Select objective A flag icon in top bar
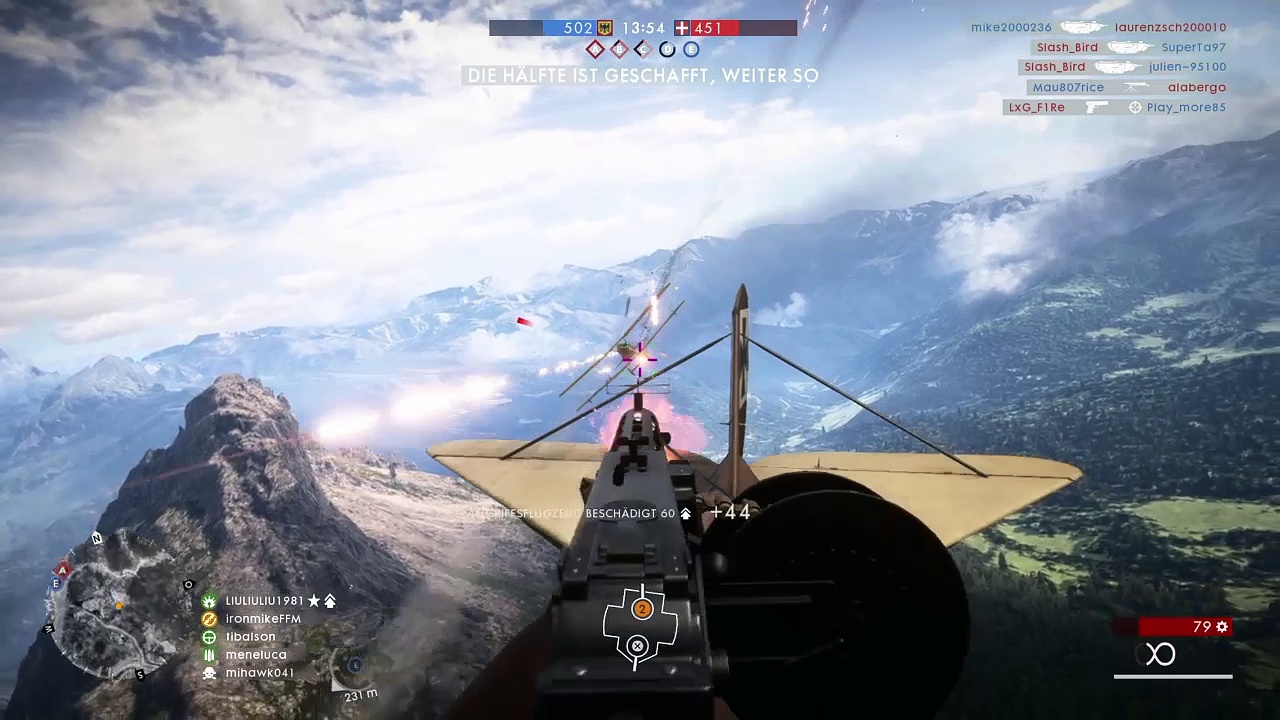The image size is (1280, 720). click(595, 49)
